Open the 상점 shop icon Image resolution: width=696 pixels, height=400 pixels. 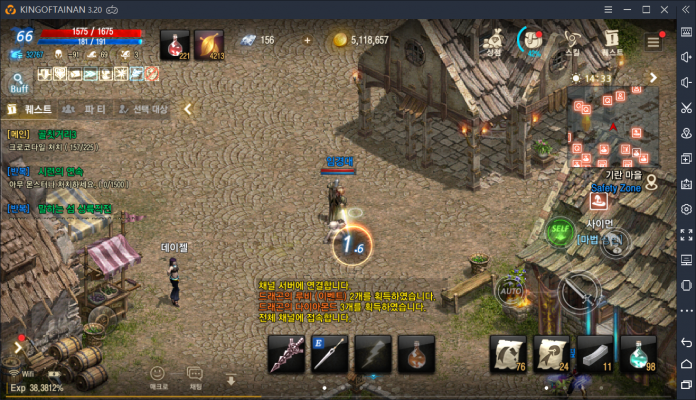493,41
